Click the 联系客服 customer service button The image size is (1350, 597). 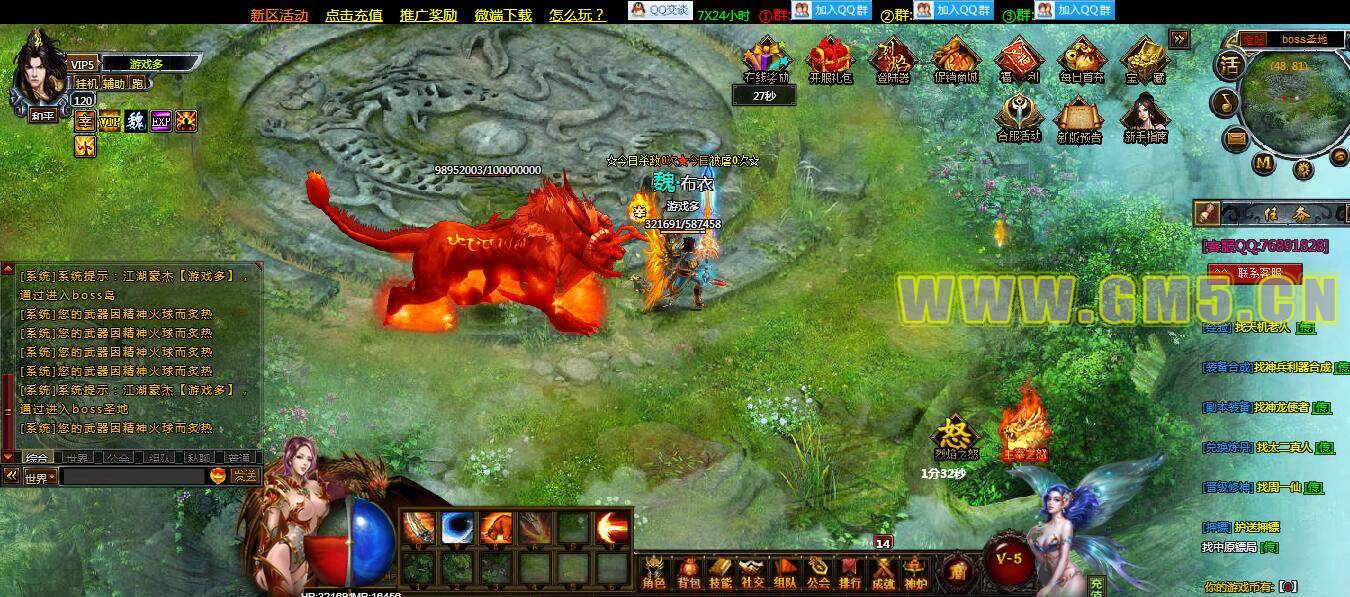pyautogui.click(x=1256, y=272)
